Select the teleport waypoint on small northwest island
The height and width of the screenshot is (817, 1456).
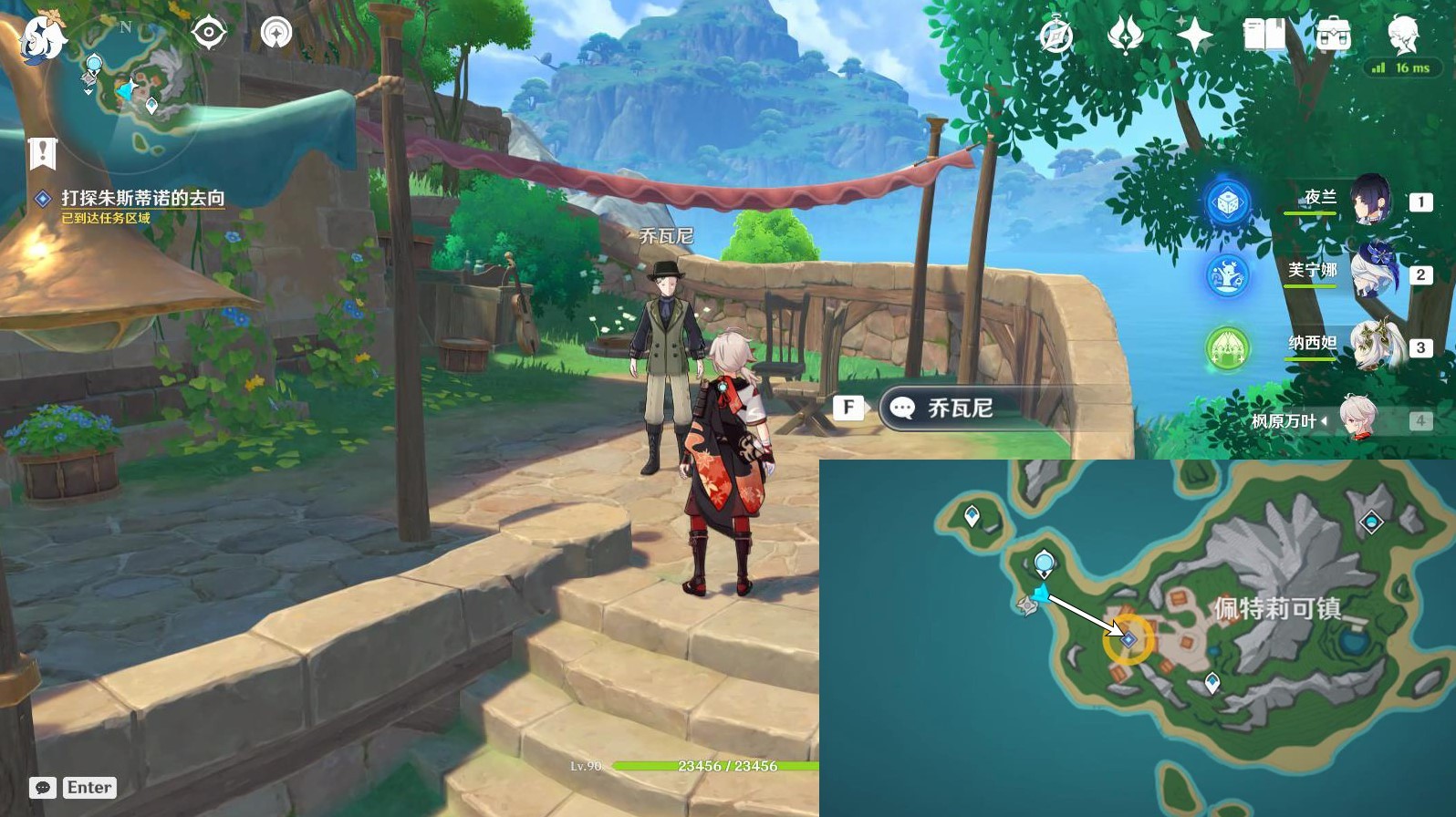972,517
